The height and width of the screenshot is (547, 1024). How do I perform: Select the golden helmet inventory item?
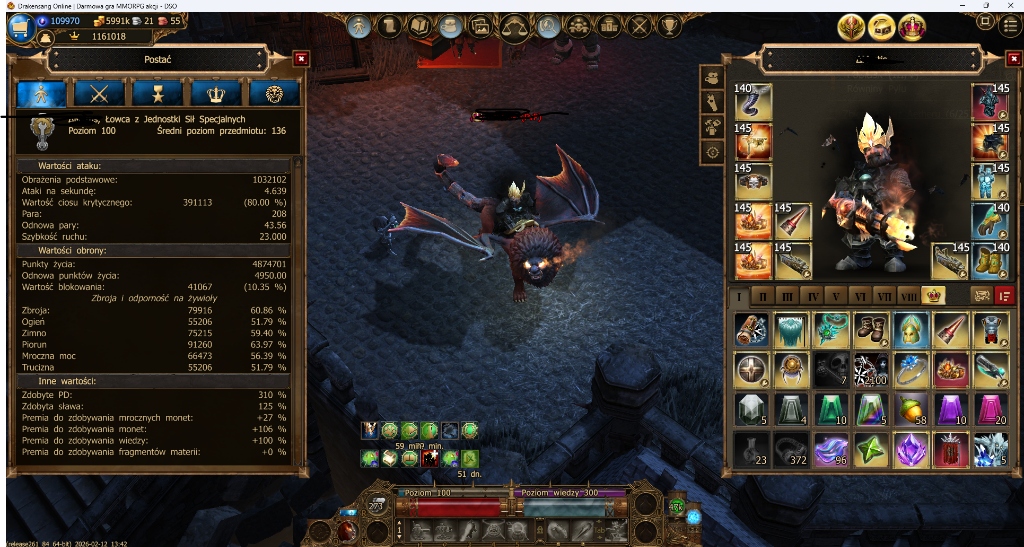tap(911, 329)
